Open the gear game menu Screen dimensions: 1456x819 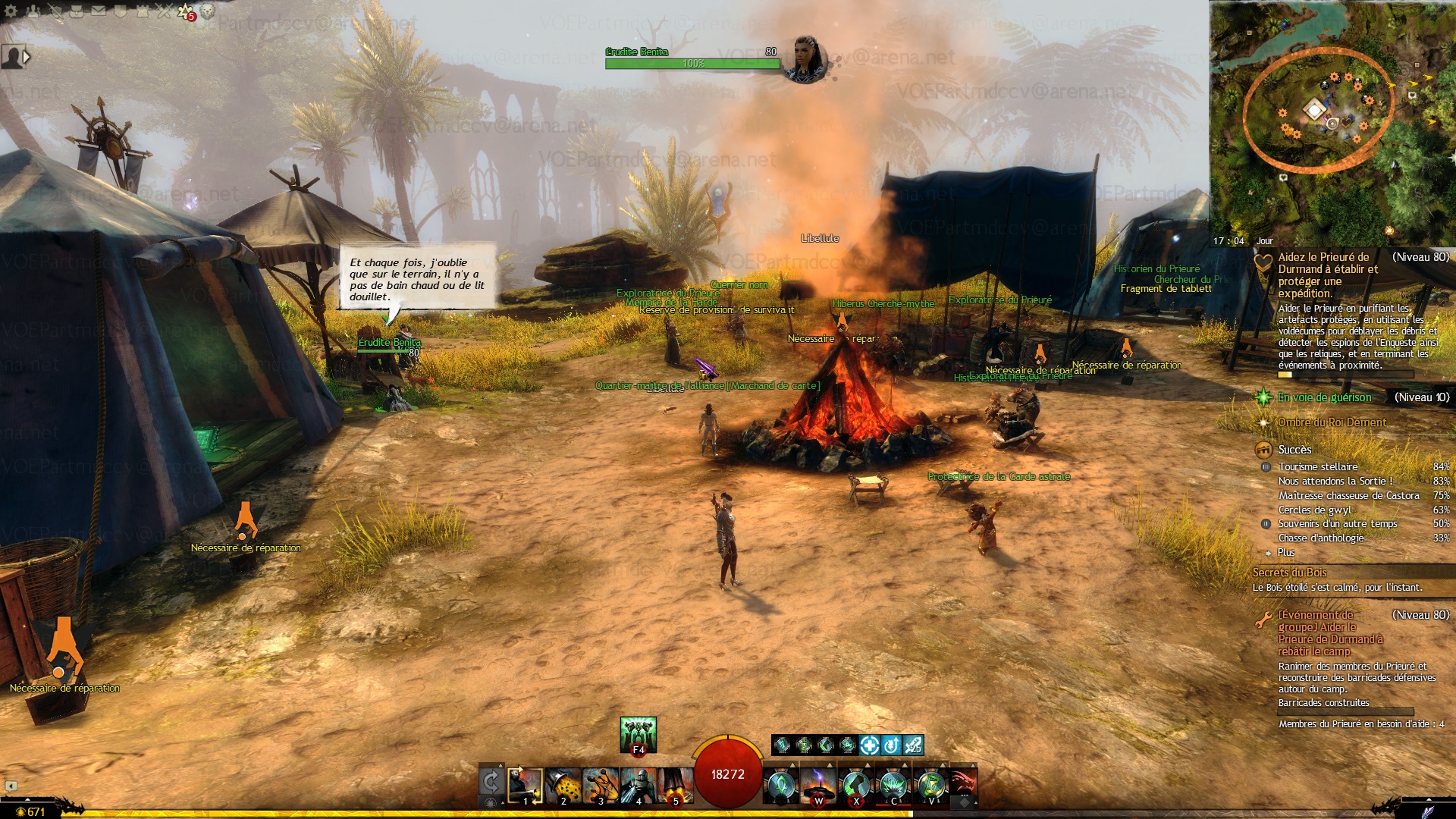tap(11, 11)
